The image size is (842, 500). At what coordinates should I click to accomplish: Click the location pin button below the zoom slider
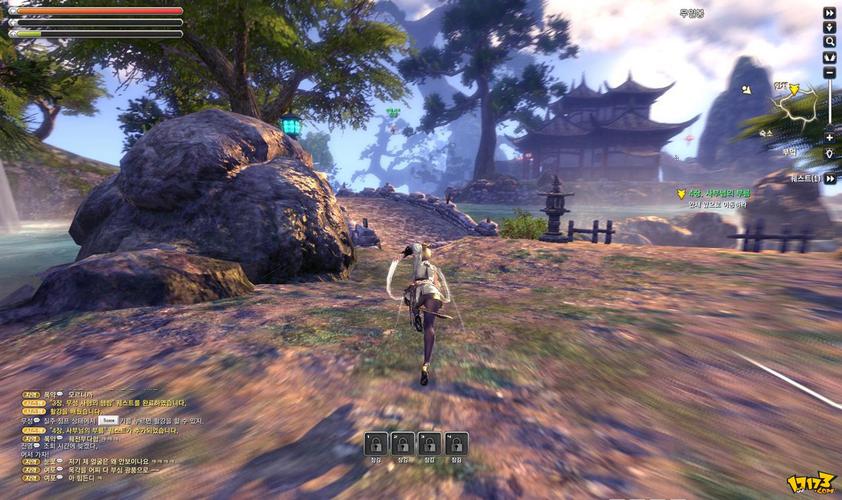[x=829, y=152]
